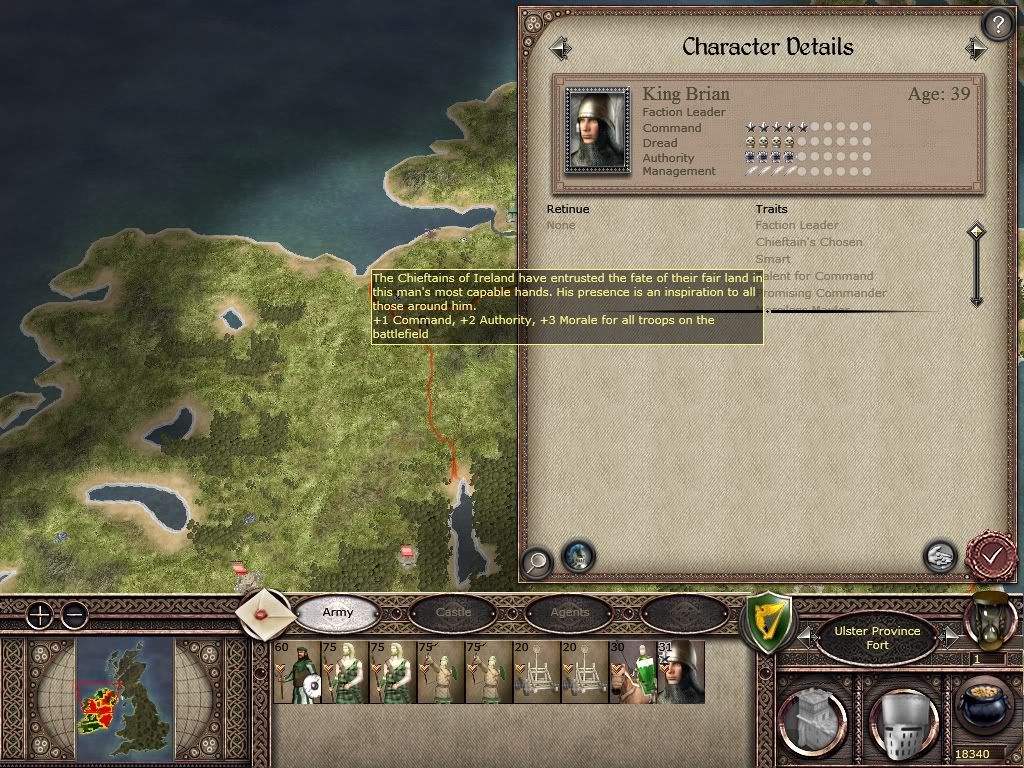
Task: Go to the next character using the right arrow
Action: (976, 48)
